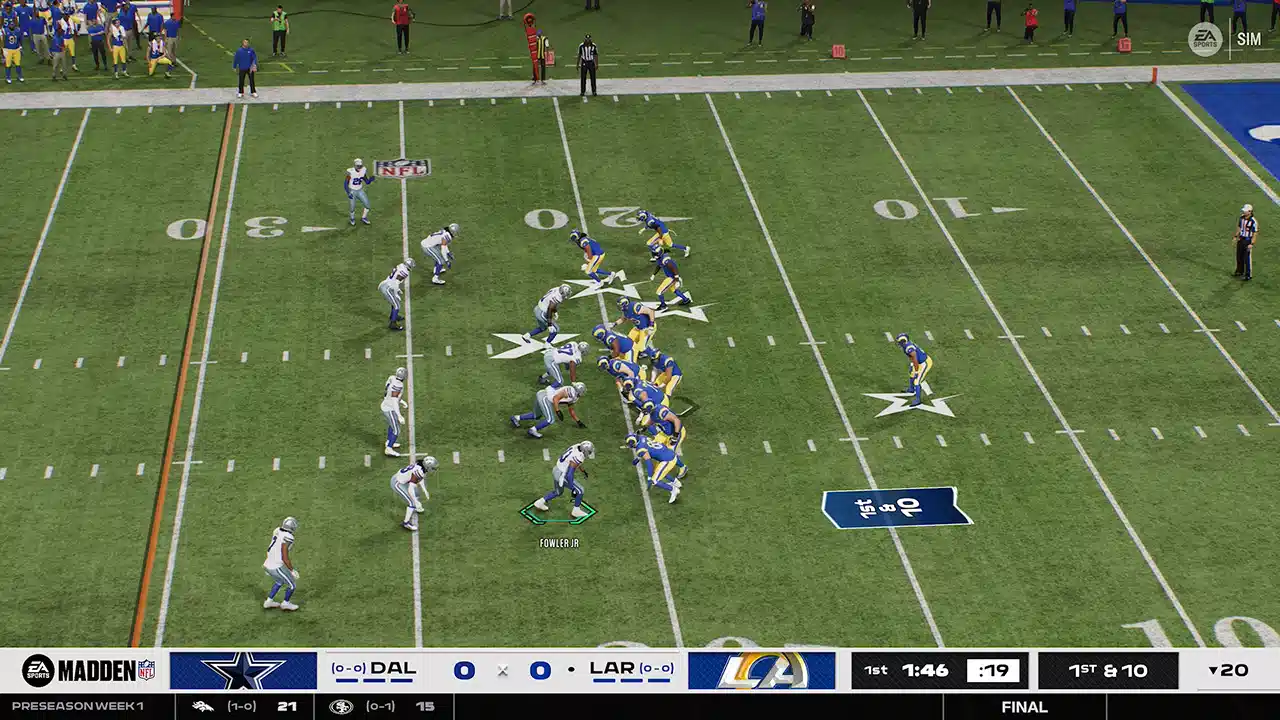Click the EA Sports Madden NFL logo

pos(88,670)
